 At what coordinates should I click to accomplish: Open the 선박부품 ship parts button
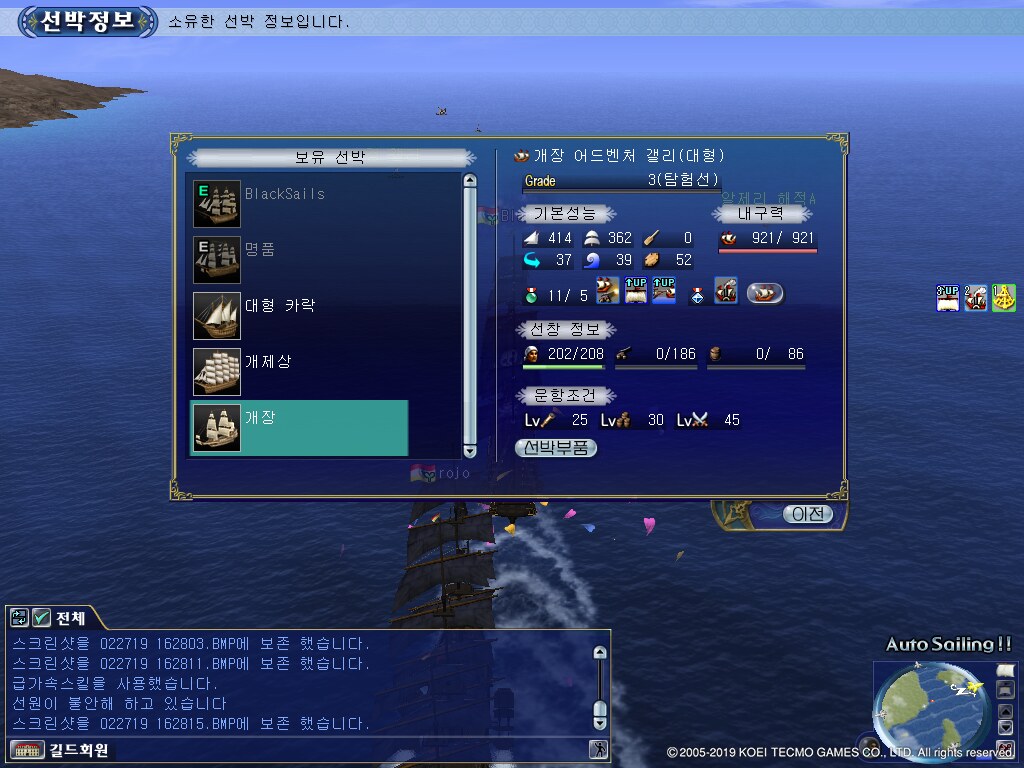click(x=556, y=448)
